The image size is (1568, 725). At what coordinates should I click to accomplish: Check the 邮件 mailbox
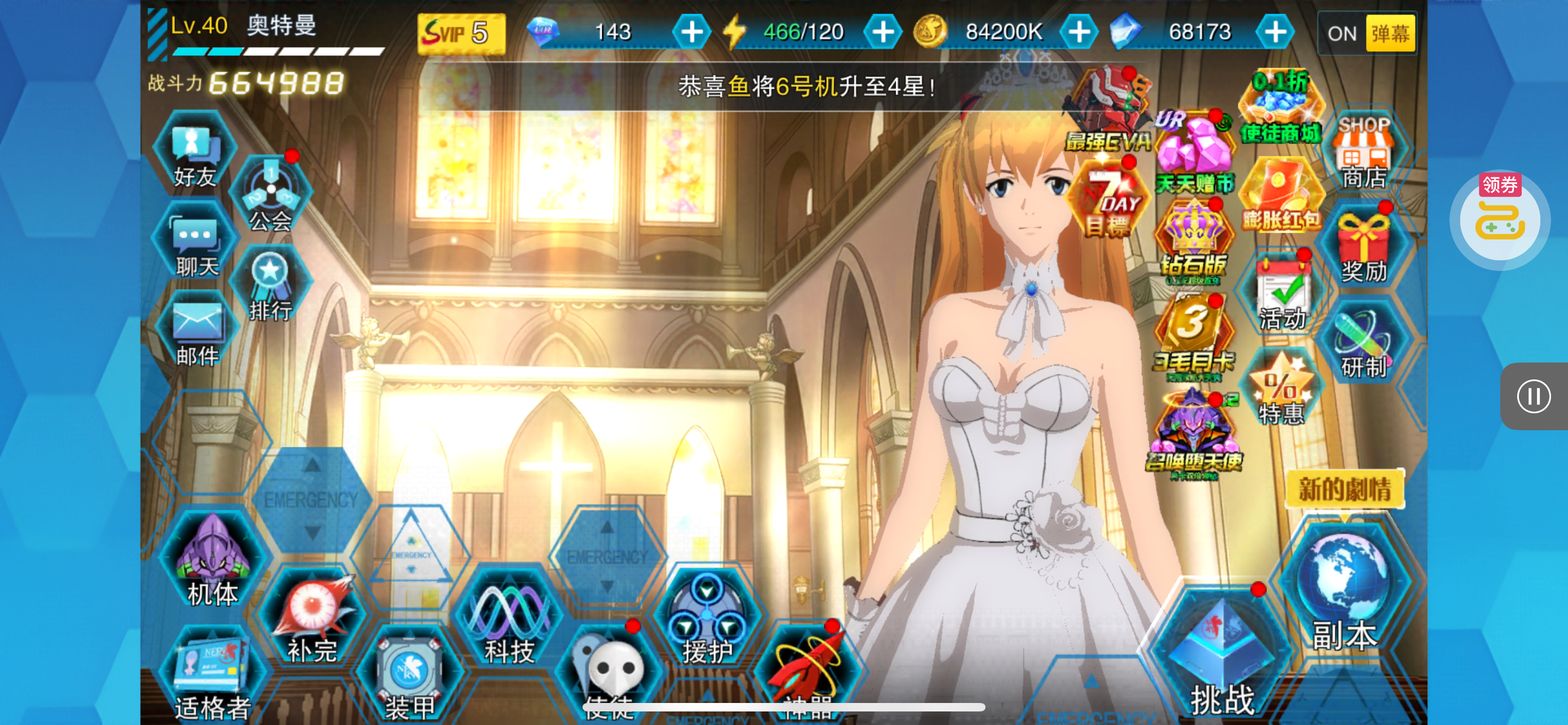pyautogui.click(x=196, y=333)
